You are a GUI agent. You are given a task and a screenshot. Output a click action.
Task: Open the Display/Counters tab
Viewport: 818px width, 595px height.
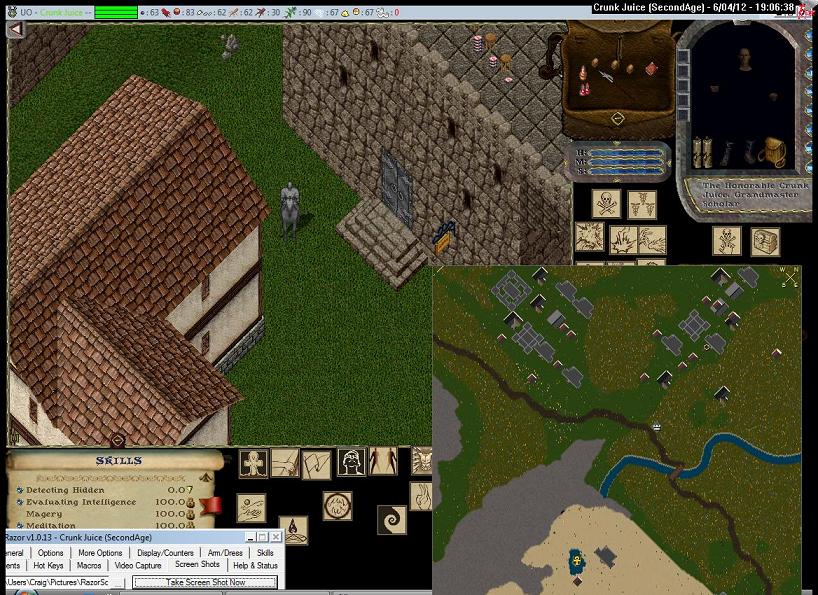coord(165,553)
